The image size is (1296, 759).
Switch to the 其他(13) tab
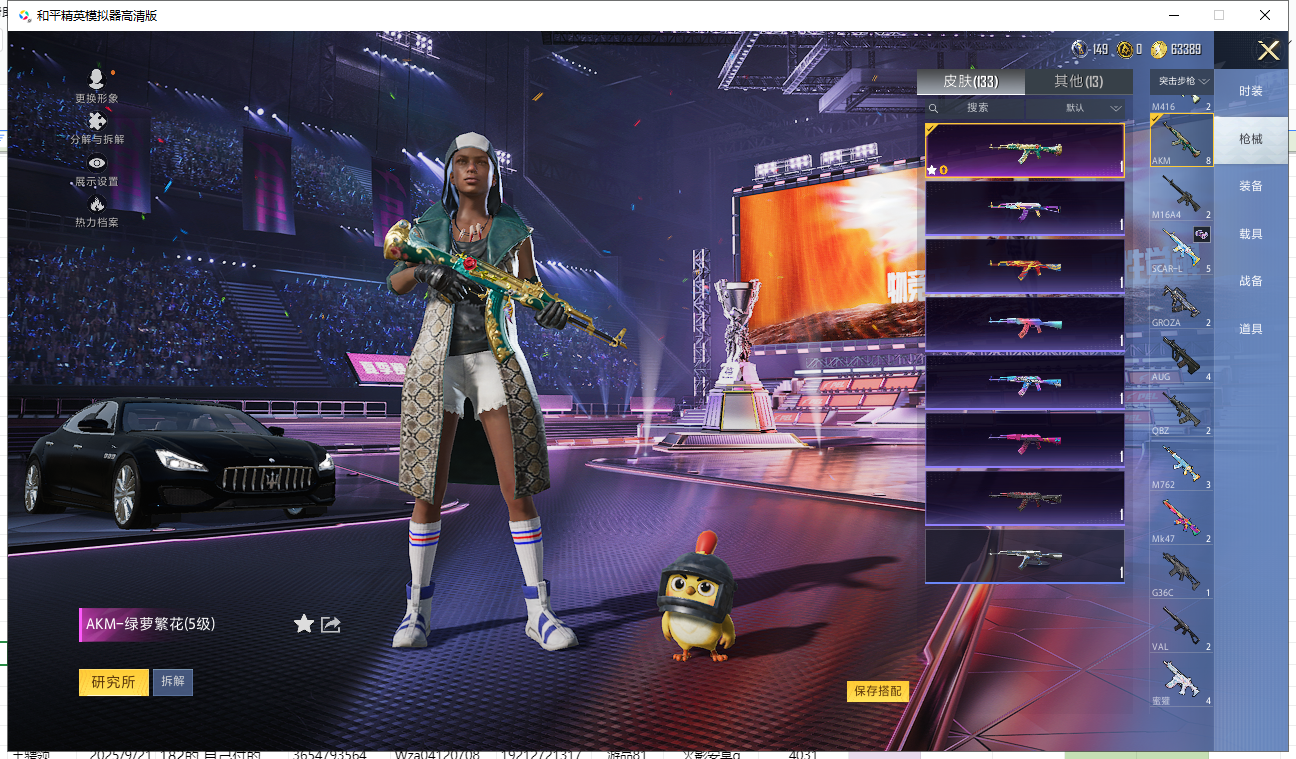pyautogui.click(x=1078, y=82)
